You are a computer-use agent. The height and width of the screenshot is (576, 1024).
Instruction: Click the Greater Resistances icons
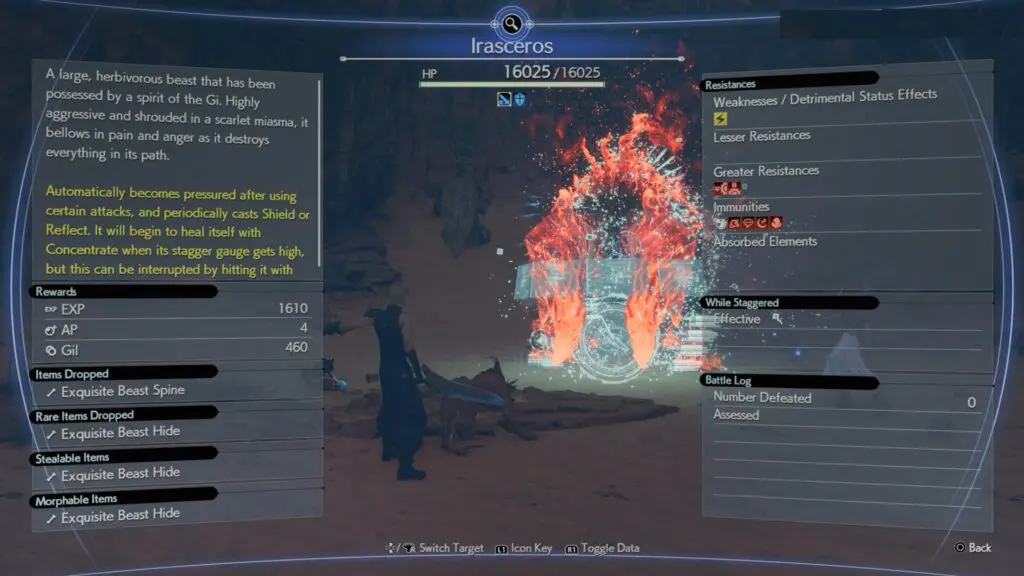(728, 188)
